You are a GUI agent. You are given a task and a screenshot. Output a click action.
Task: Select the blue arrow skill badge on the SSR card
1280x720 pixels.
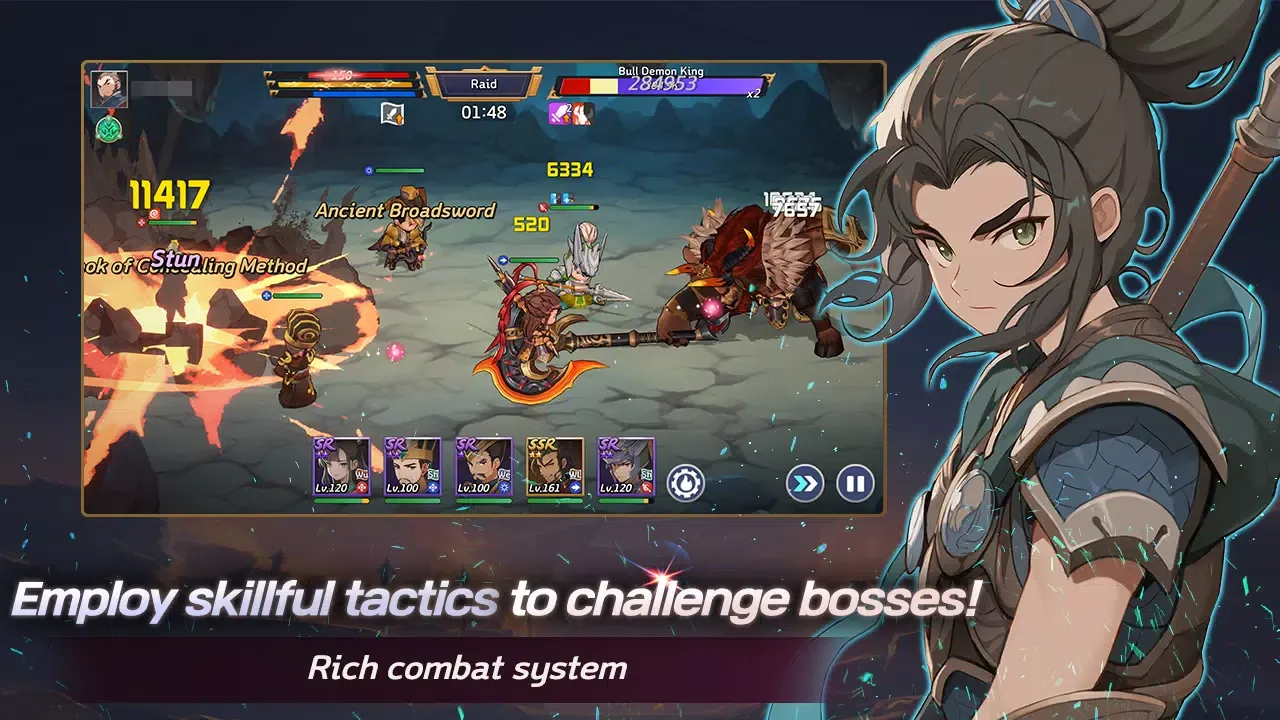pos(575,488)
